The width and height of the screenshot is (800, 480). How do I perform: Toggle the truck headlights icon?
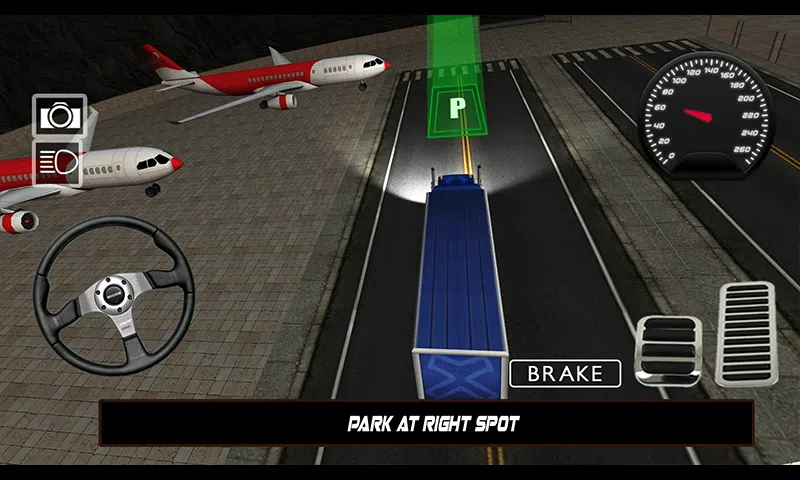click(59, 162)
